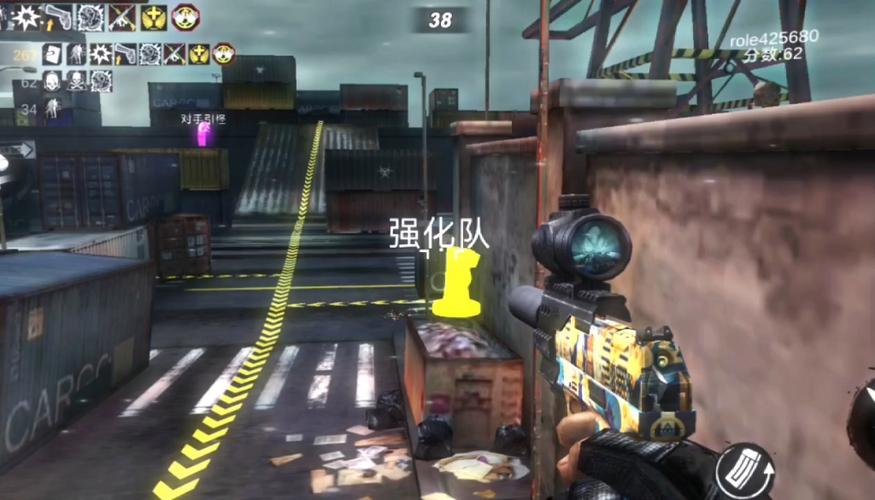Image resolution: width=875 pixels, height=500 pixels.
Task: Choose the plain skull face icon
Action: point(52,80)
